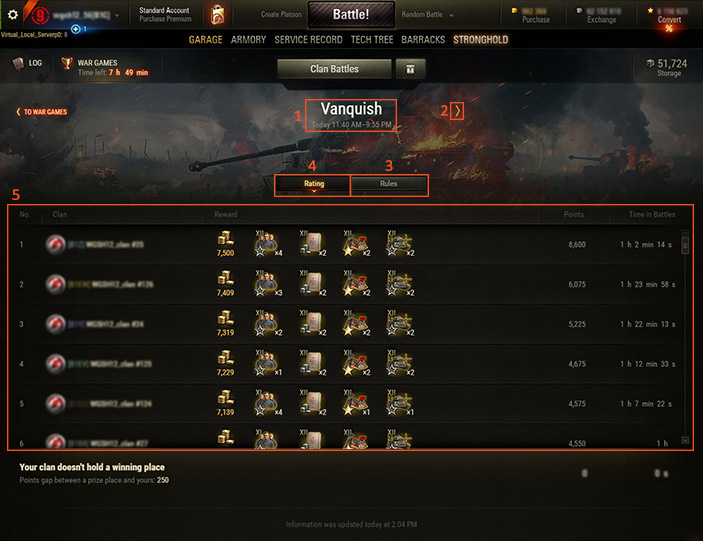Select Create Platoon
Screen dimensions: 703x541
click(x=283, y=15)
